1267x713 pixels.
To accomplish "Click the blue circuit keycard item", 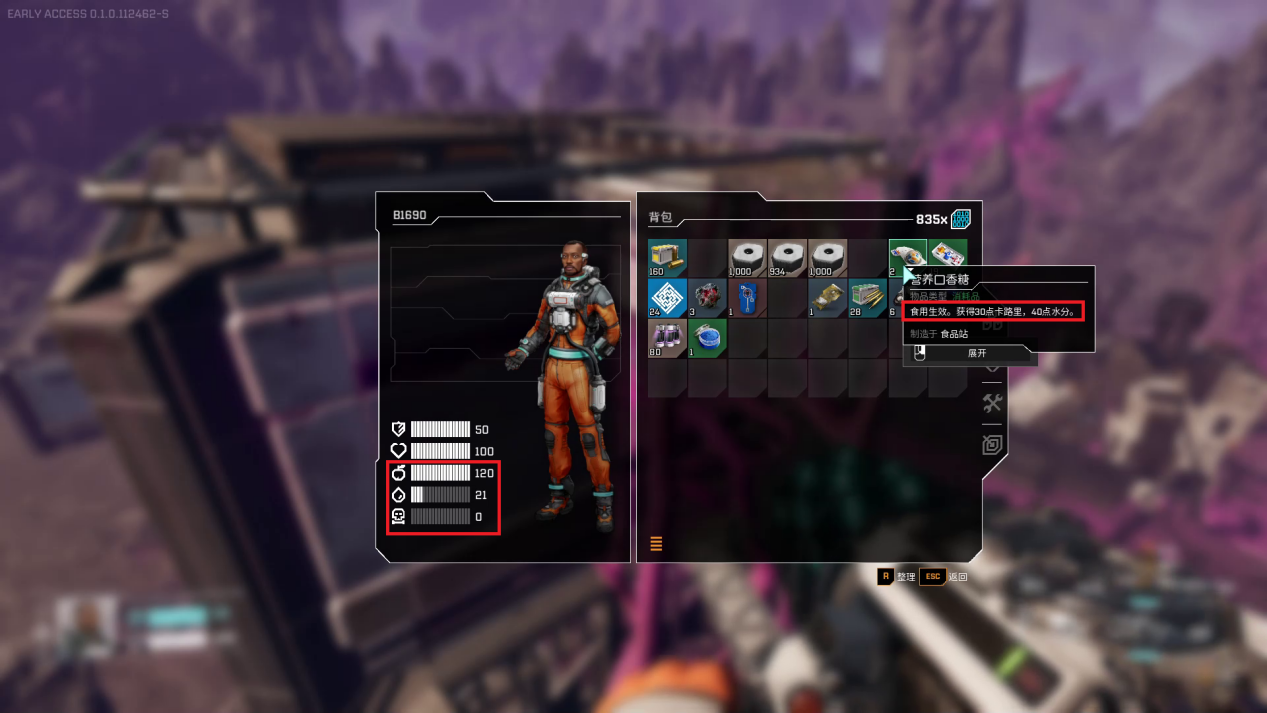I will coord(747,298).
